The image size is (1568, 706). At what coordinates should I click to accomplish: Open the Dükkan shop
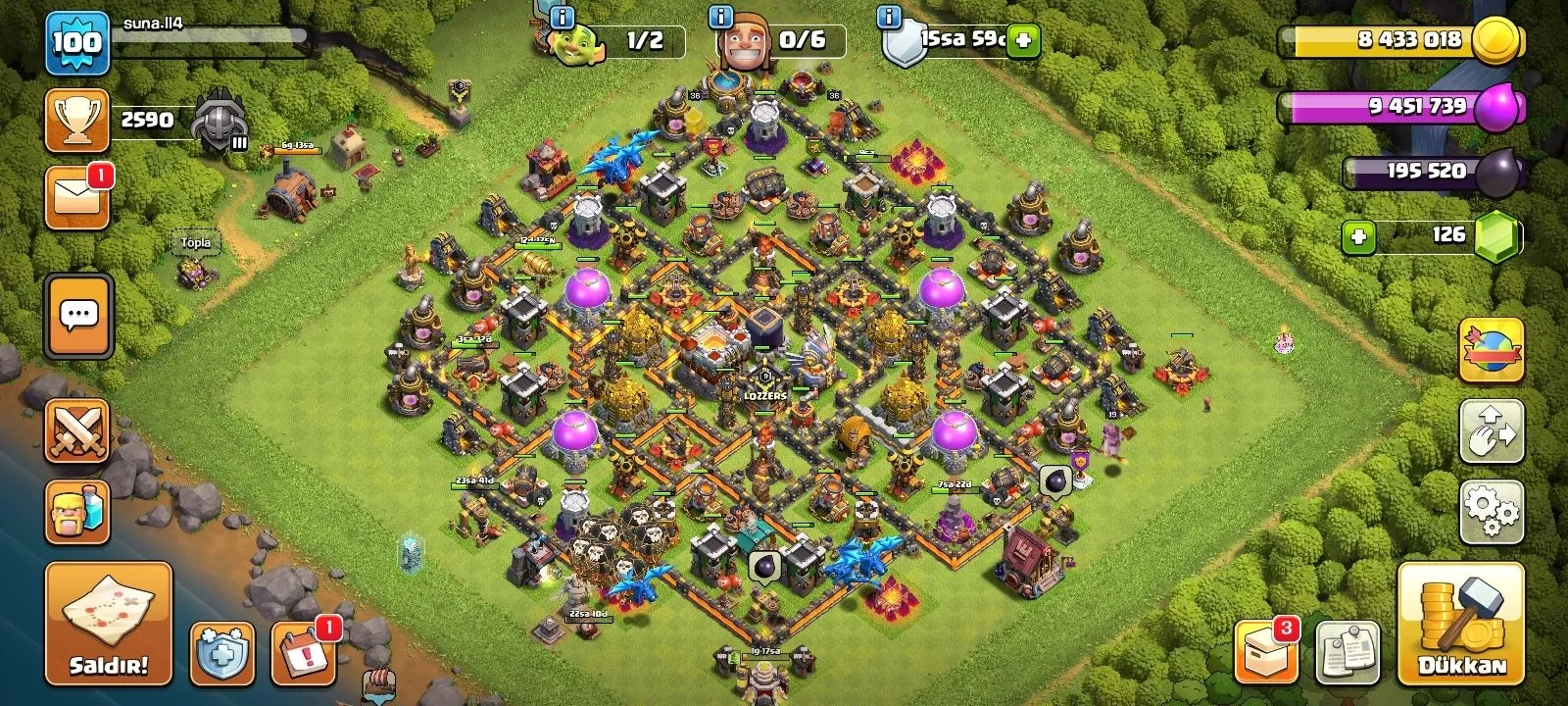point(1461,624)
